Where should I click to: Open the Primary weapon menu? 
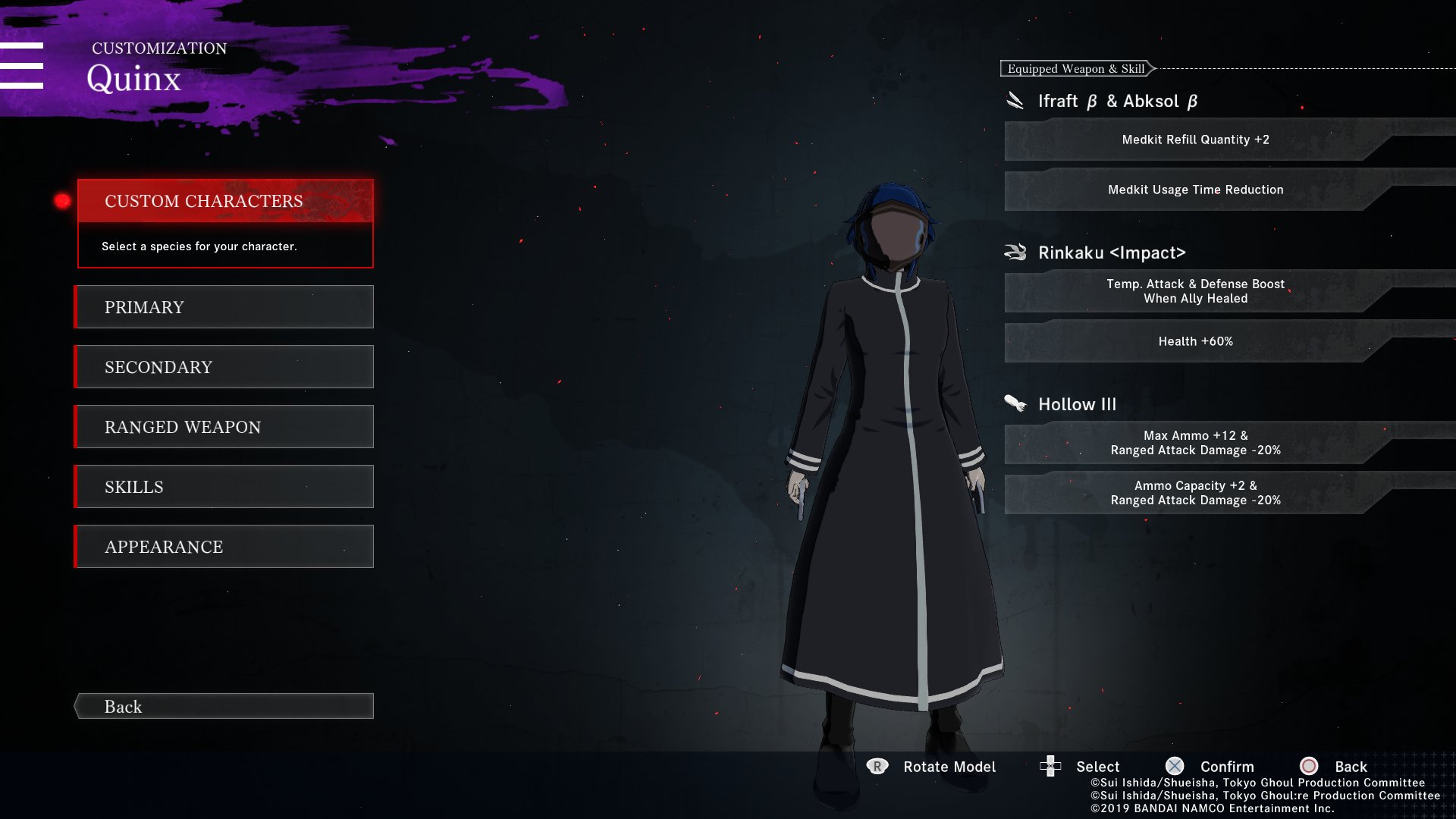[x=225, y=307]
